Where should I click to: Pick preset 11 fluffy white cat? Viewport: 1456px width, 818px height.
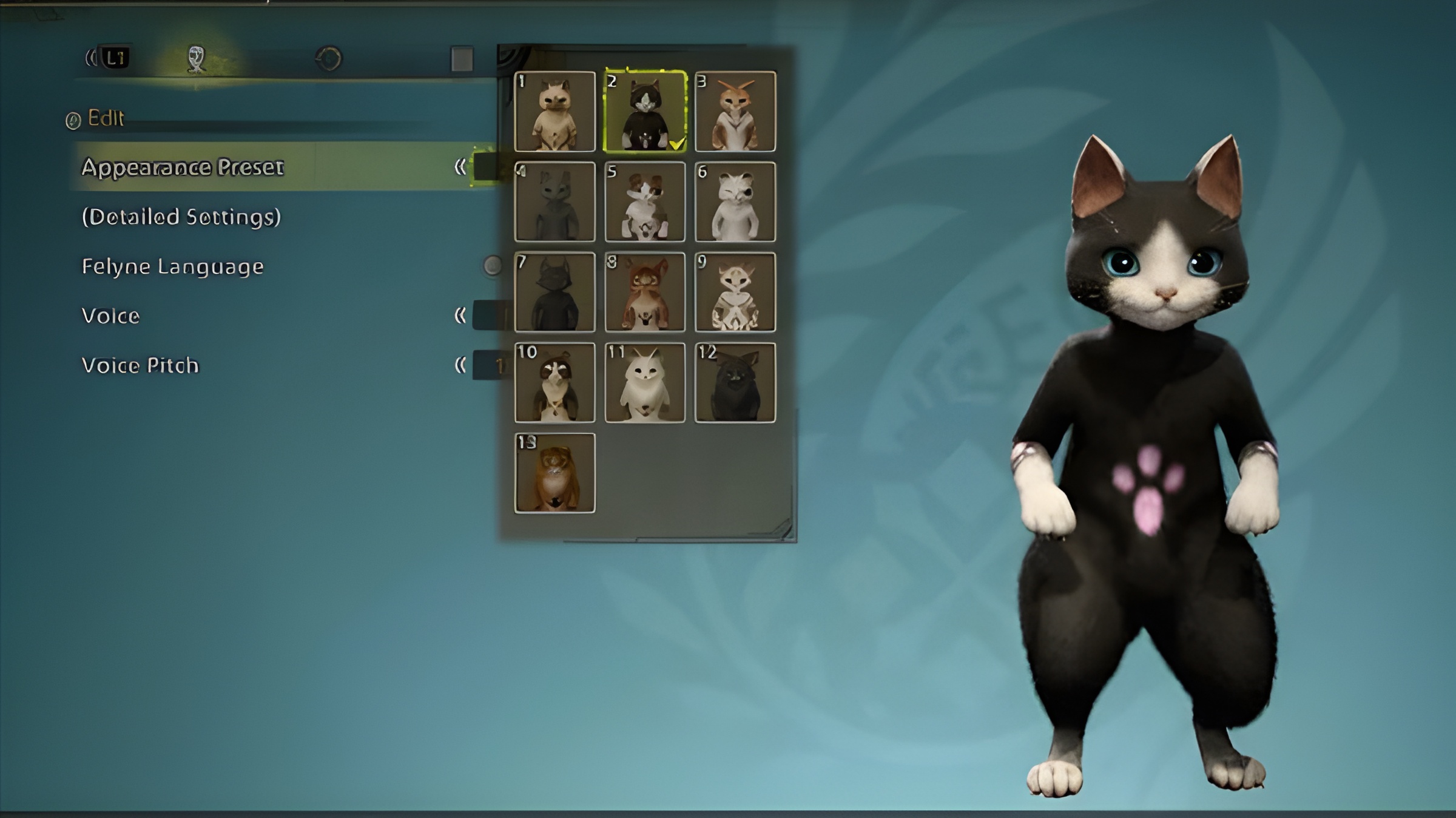tap(645, 383)
